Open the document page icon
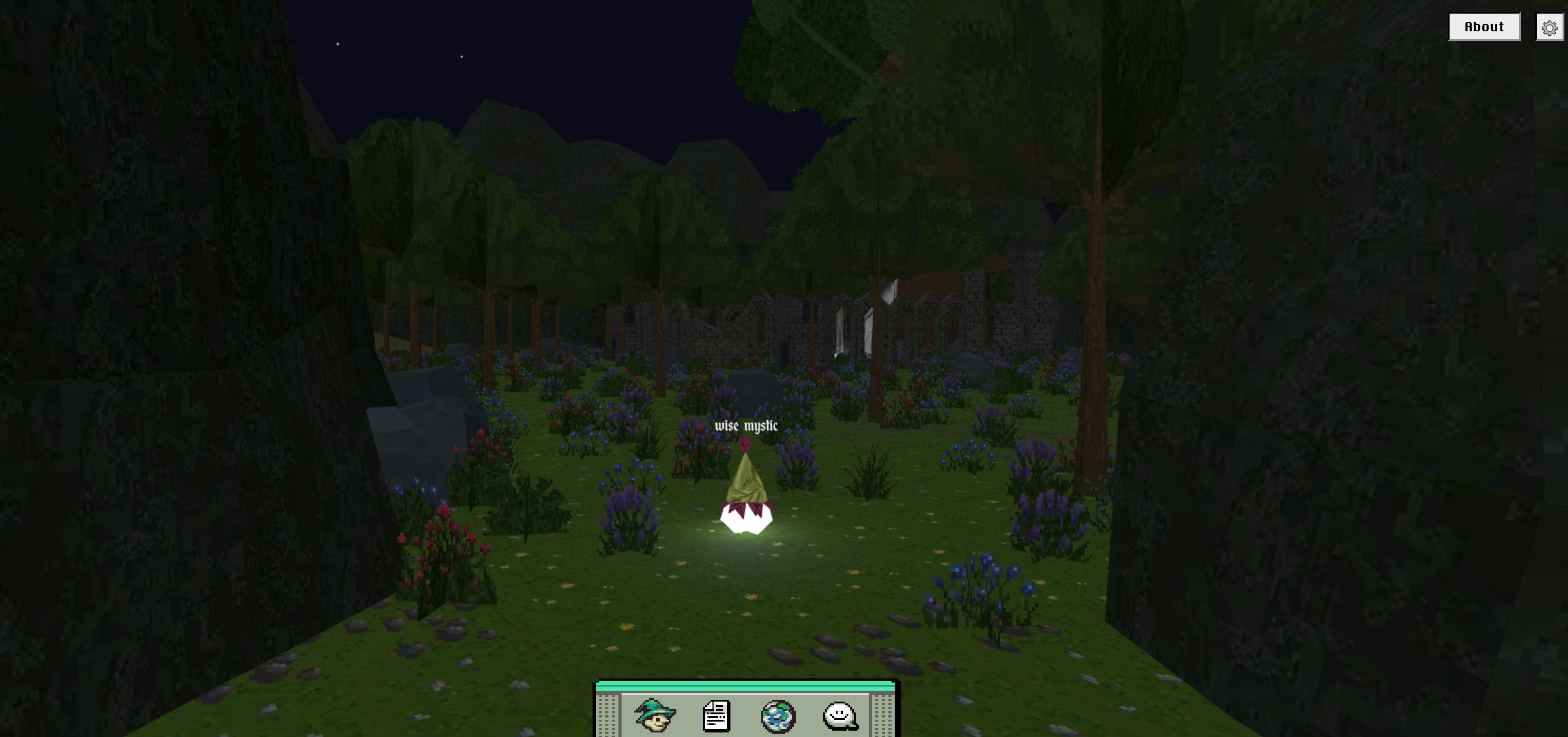The image size is (1568, 737). tap(716, 716)
